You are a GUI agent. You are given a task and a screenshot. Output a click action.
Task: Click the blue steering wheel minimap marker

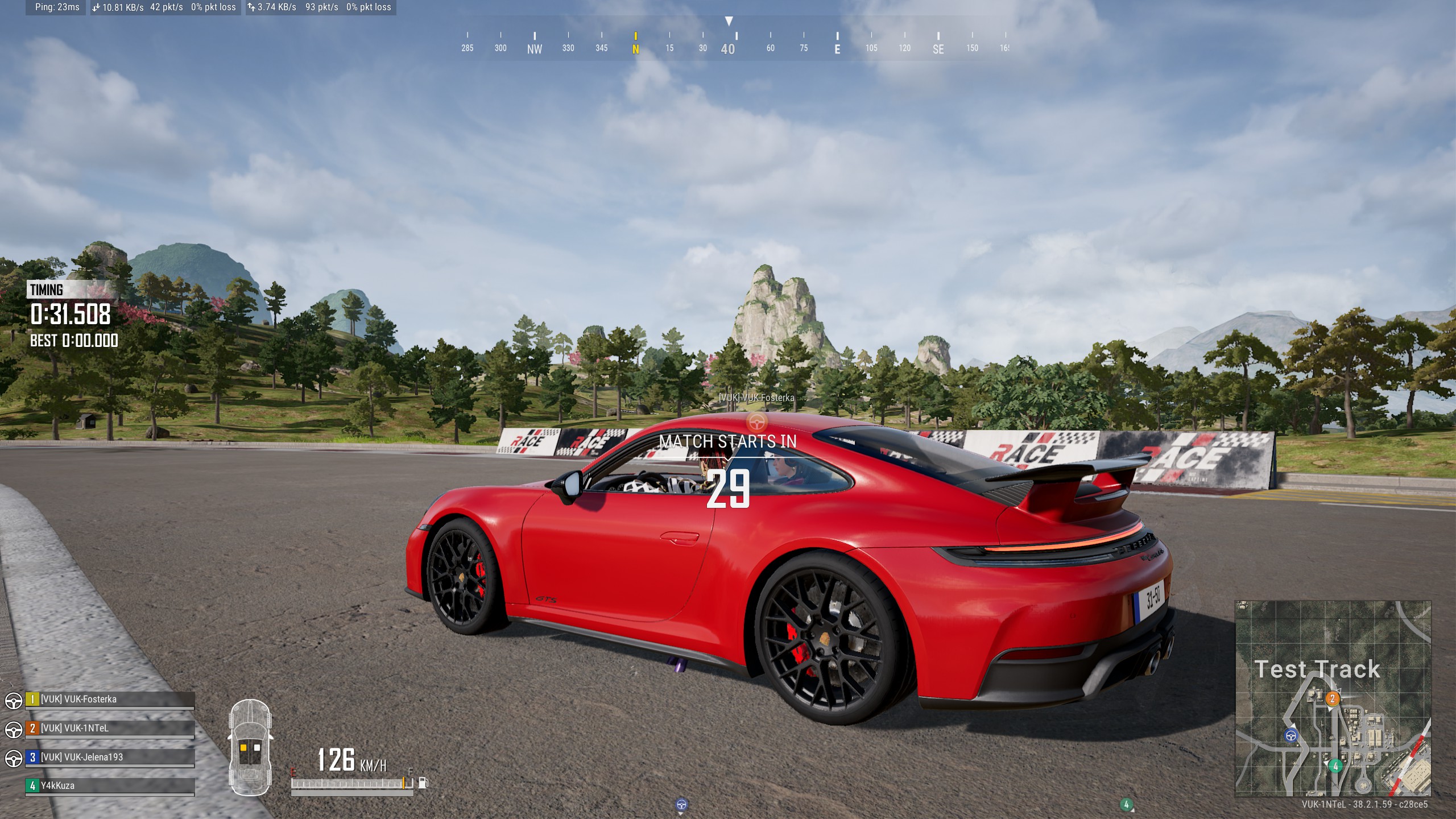coord(1291,736)
